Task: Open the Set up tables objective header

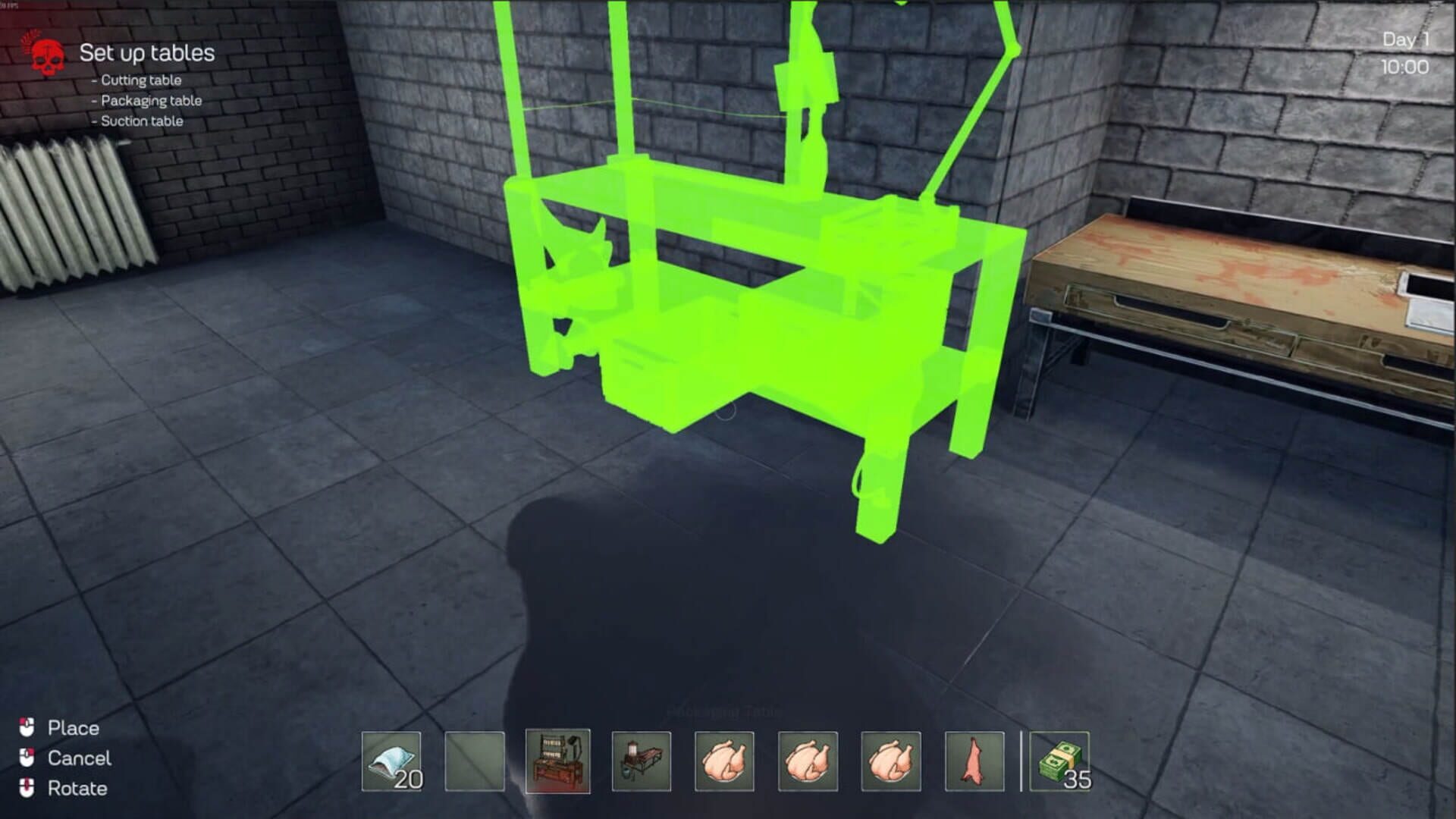Action: 148,53
